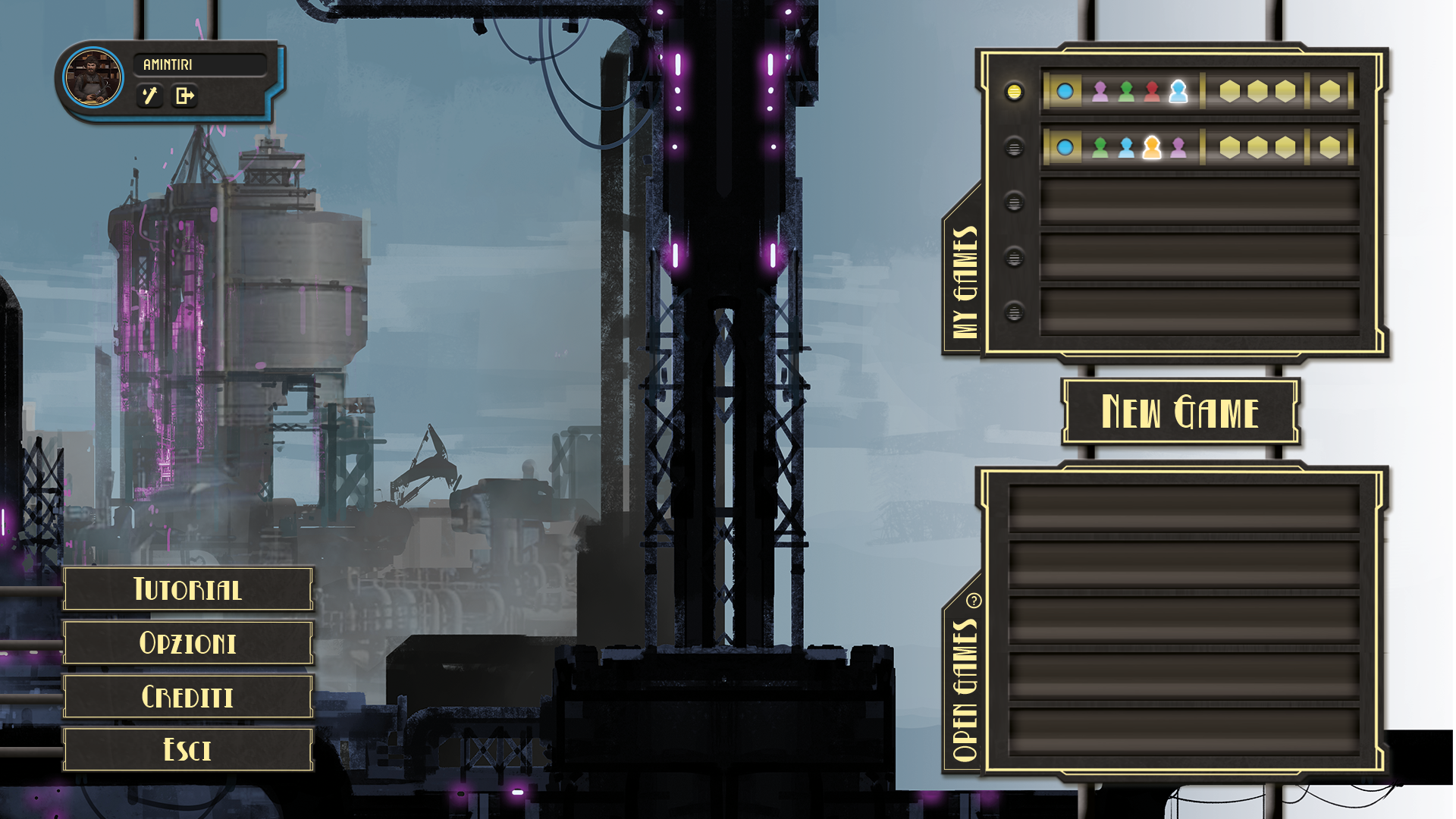The image size is (1456, 819).
Task: Open the Opzioni menu entry
Action: 188,642
